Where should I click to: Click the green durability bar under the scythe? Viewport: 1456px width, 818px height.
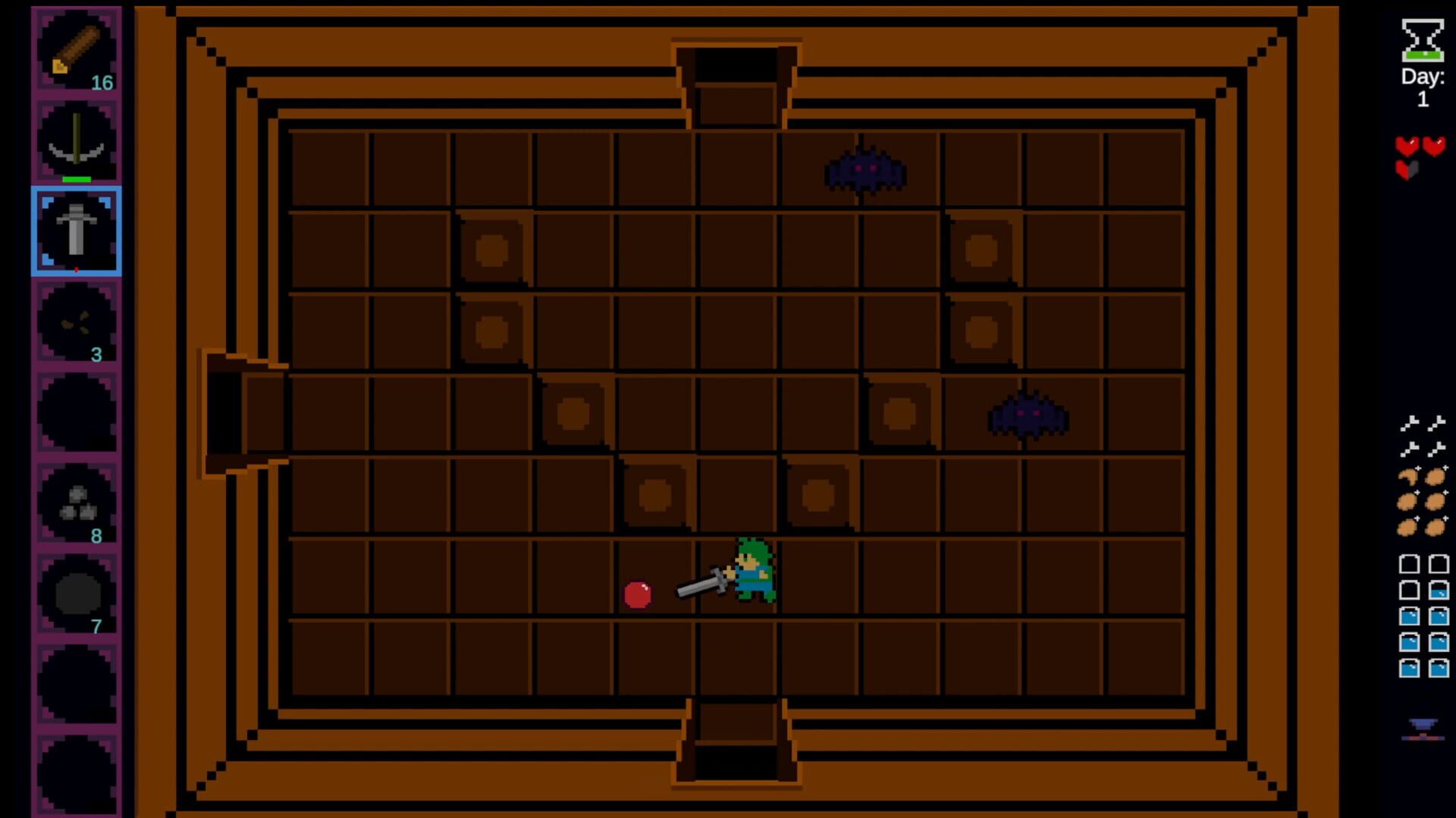(78, 179)
